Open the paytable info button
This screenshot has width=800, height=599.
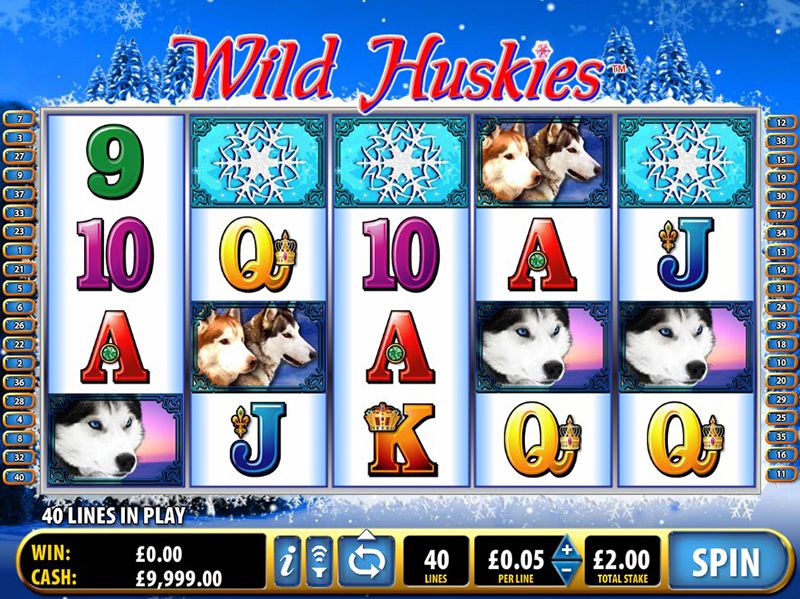pos(287,562)
